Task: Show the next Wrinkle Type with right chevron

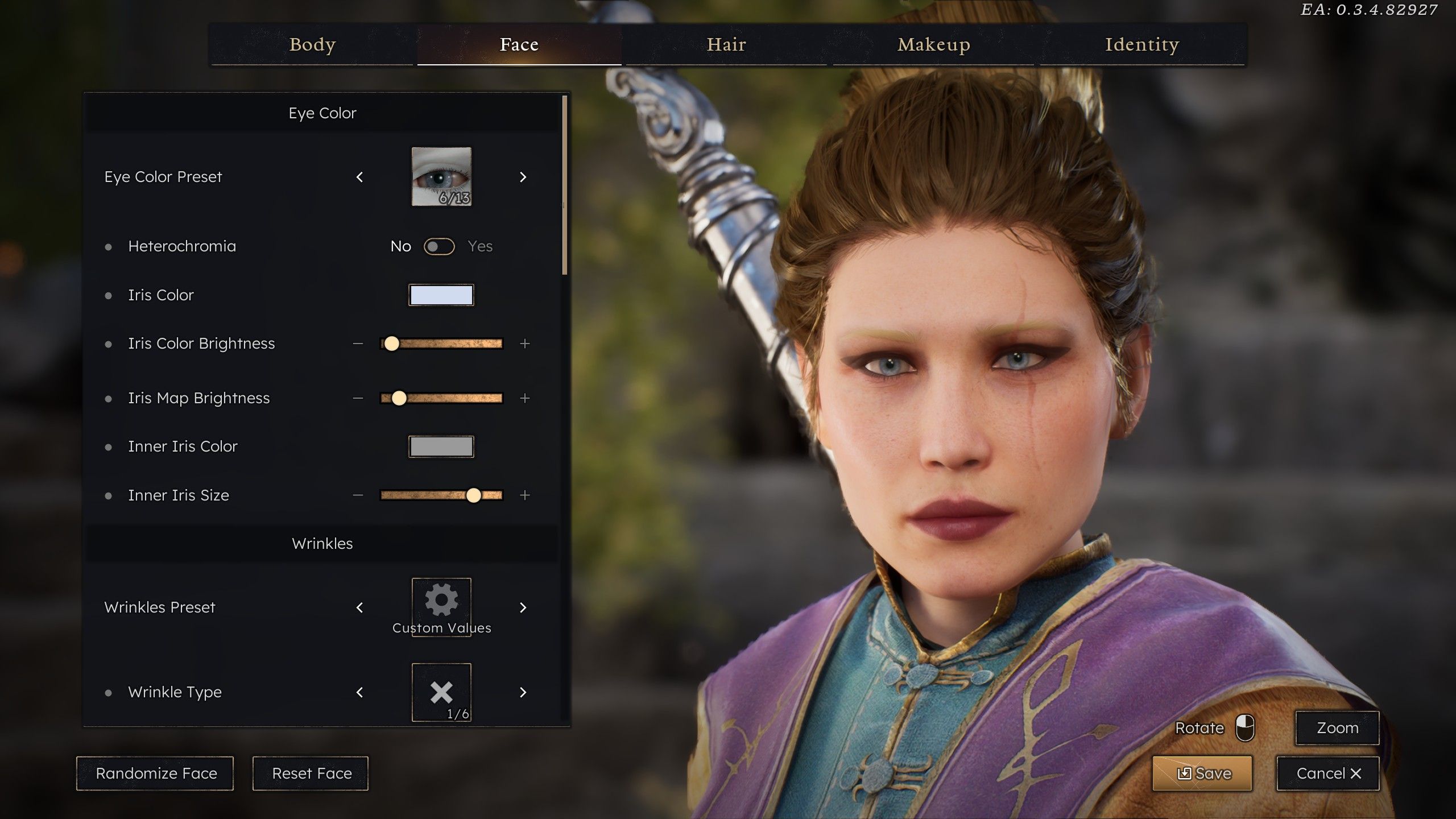Action: [523, 692]
